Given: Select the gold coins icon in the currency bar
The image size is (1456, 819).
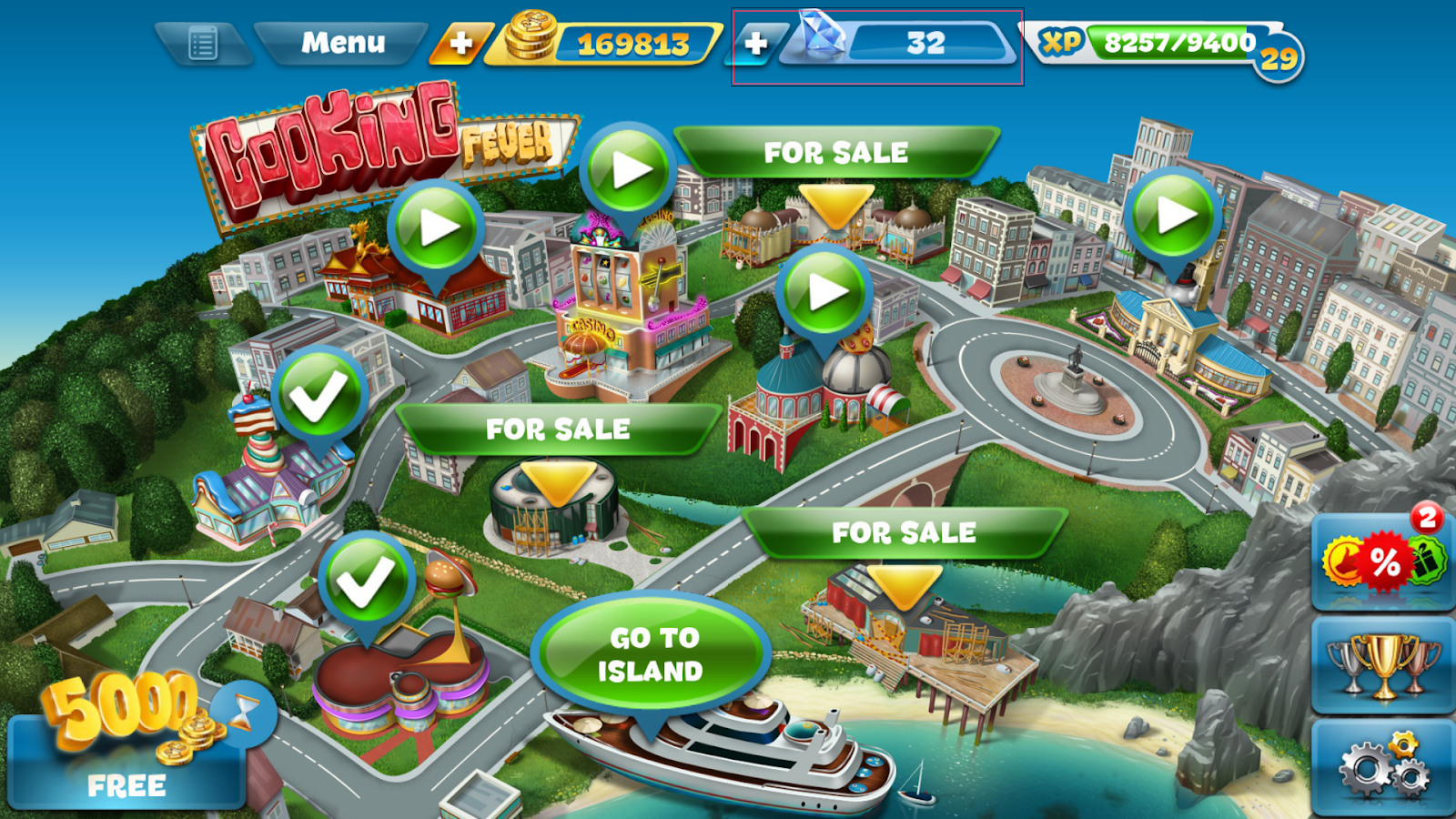Looking at the screenshot, I should tap(528, 40).
